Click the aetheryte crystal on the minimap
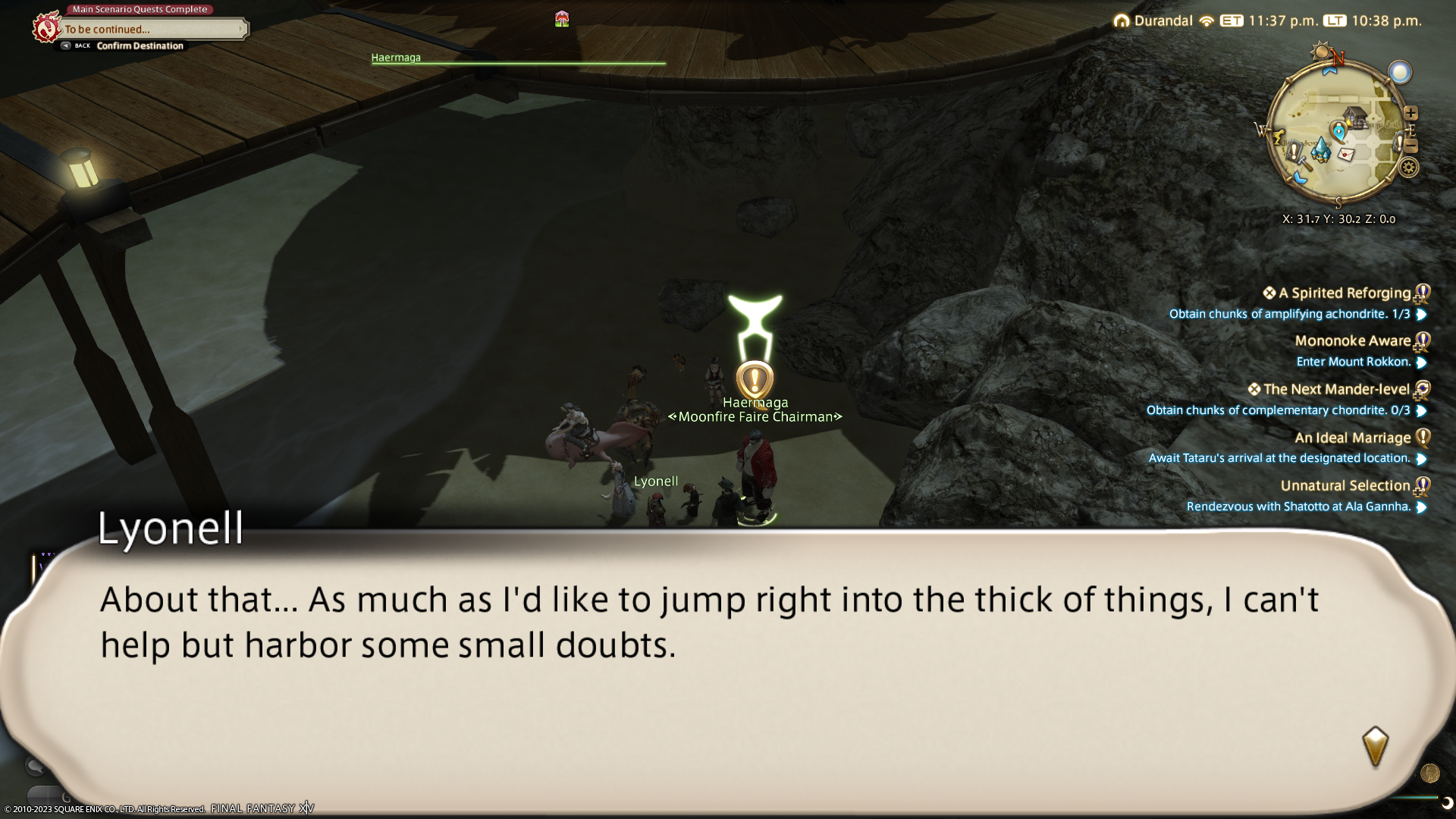Screen dimensions: 1456x819 pyautogui.click(x=1321, y=147)
